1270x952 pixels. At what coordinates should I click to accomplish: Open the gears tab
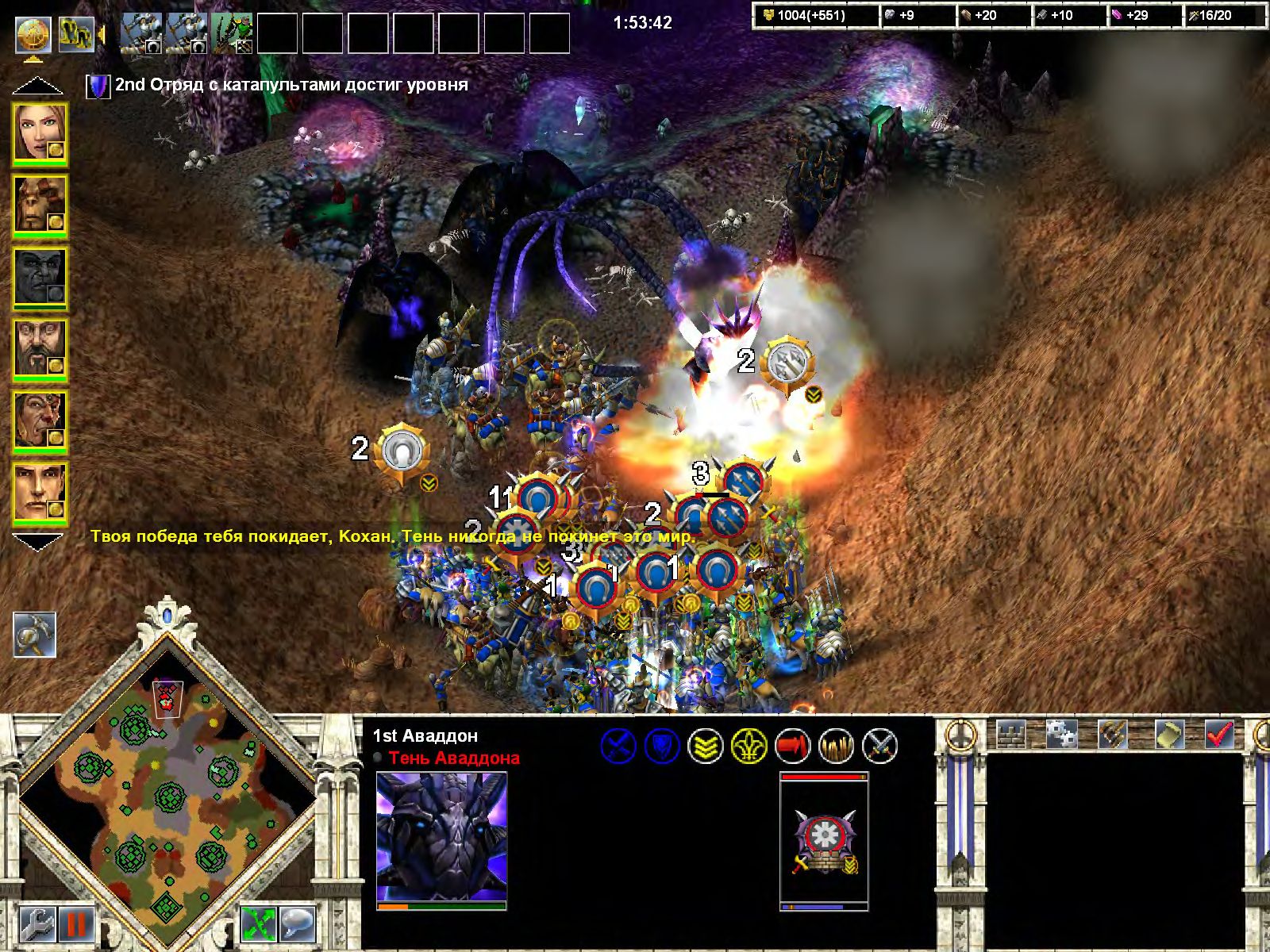[x=1060, y=734]
